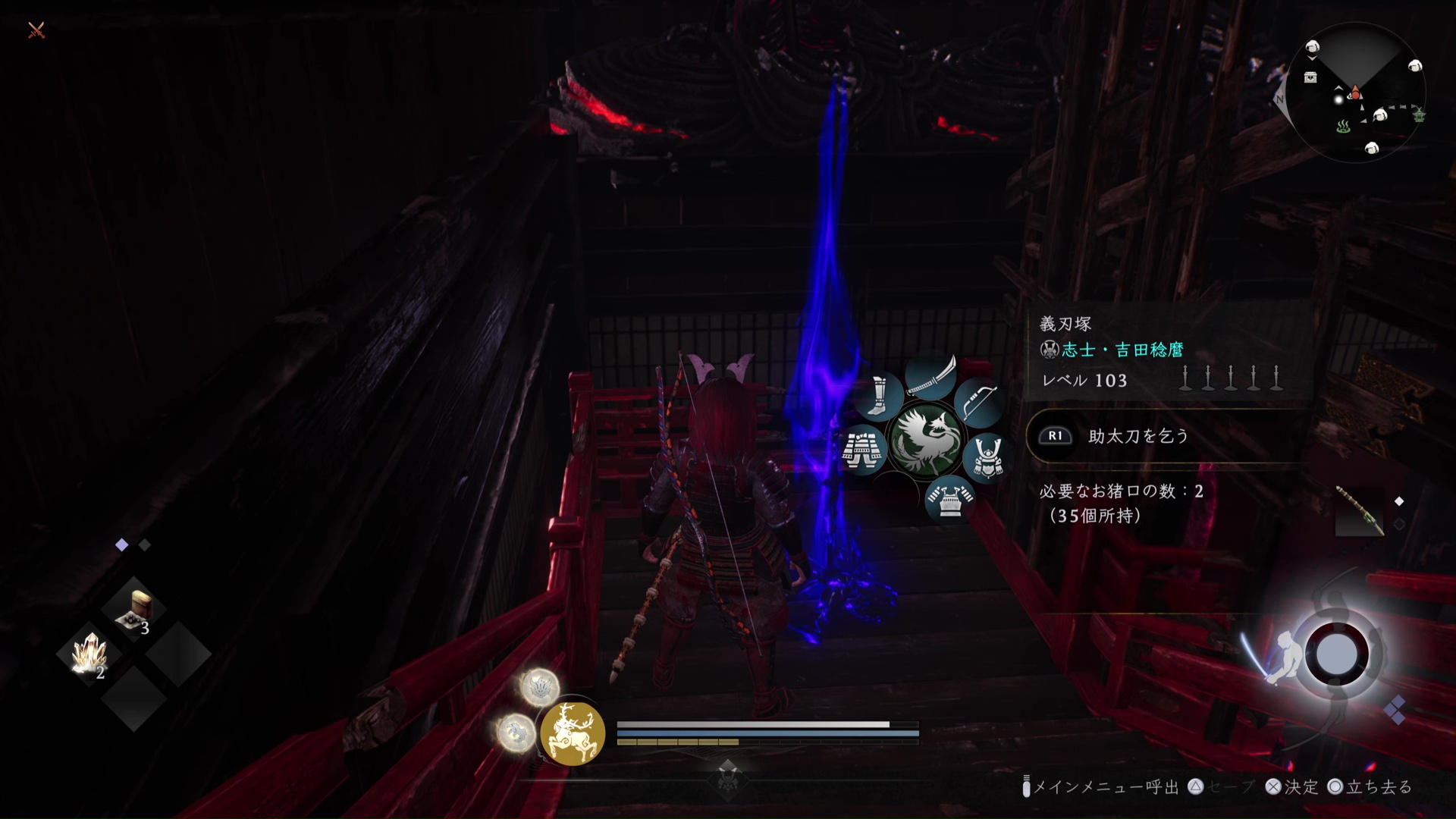This screenshot has height=819, width=1456.
Task: Click the green phoenix clan crest emblem
Action: pos(927,437)
